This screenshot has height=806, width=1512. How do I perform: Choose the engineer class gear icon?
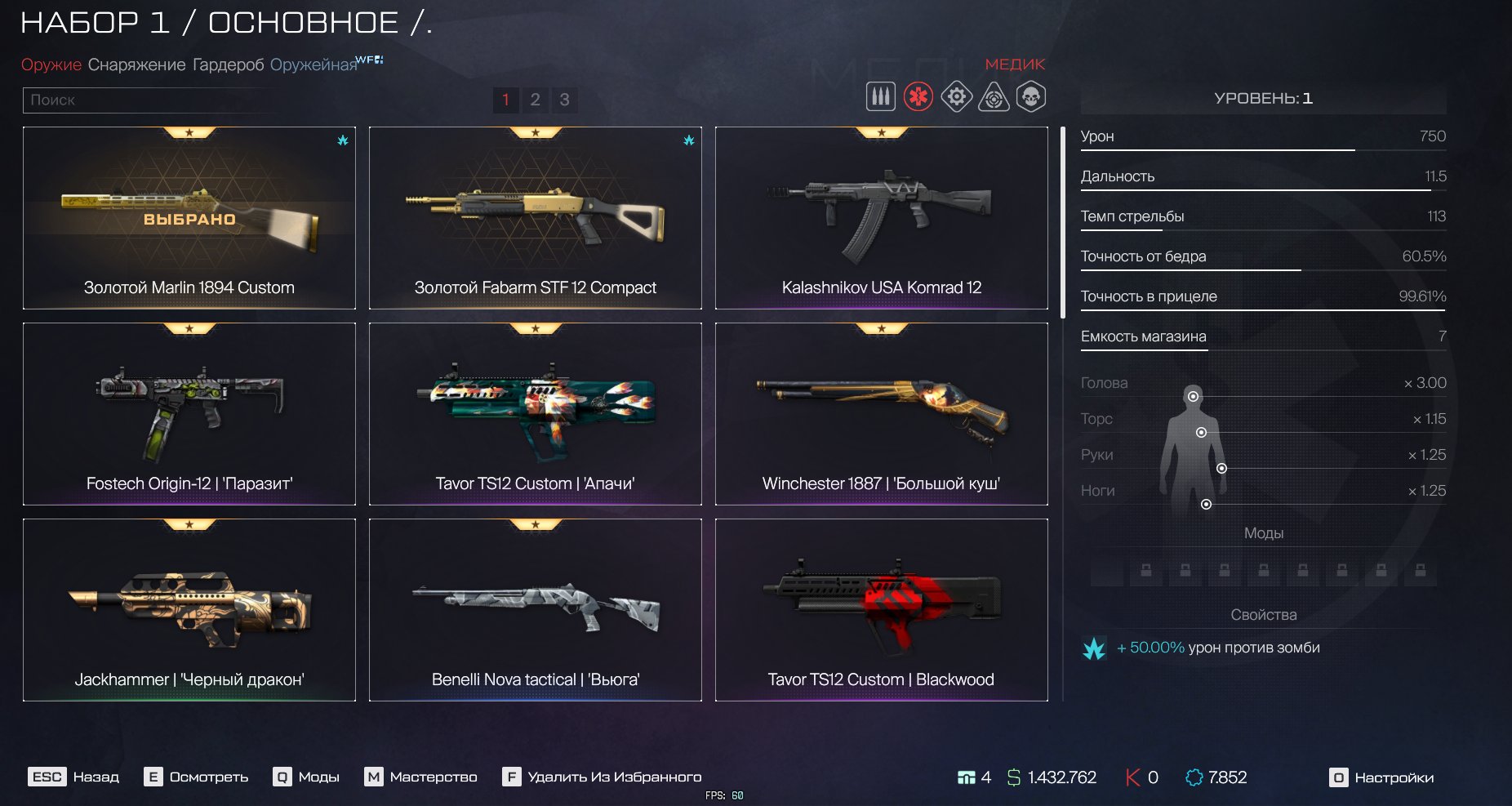[x=956, y=96]
